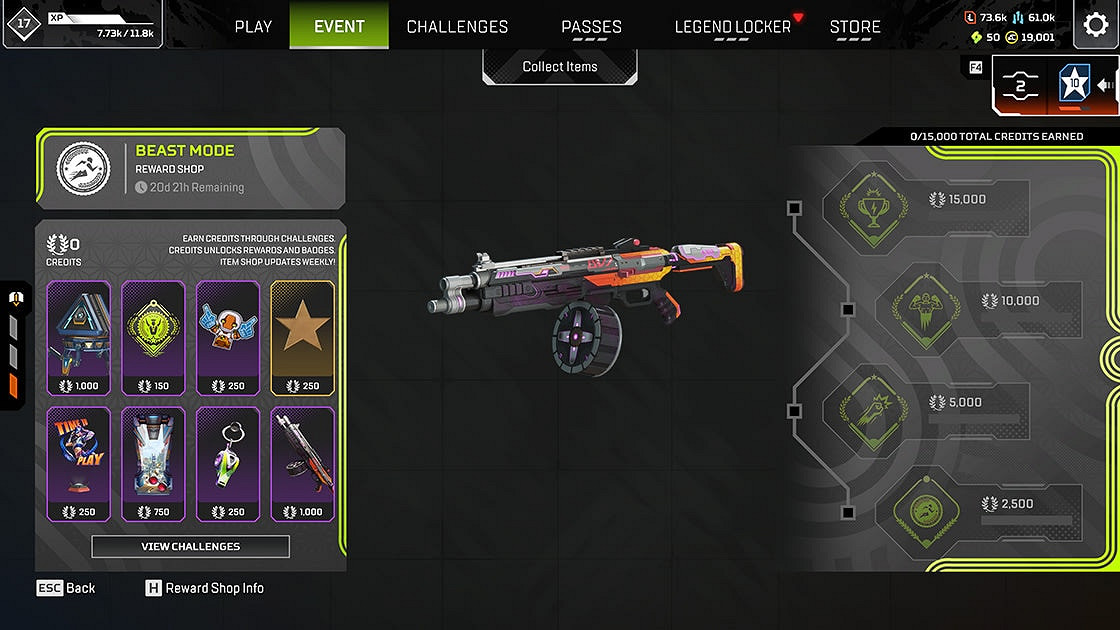Visit the Store tab
This screenshot has width=1120, height=630.
pyautogui.click(x=855, y=27)
